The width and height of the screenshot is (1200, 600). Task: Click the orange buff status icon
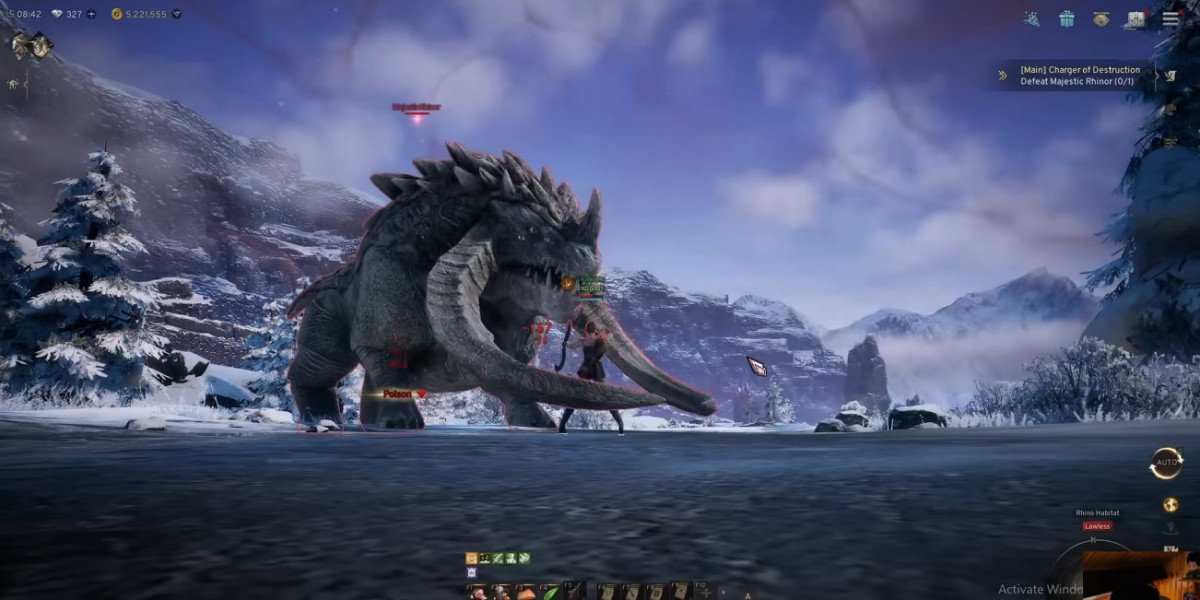[x=471, y=558]
